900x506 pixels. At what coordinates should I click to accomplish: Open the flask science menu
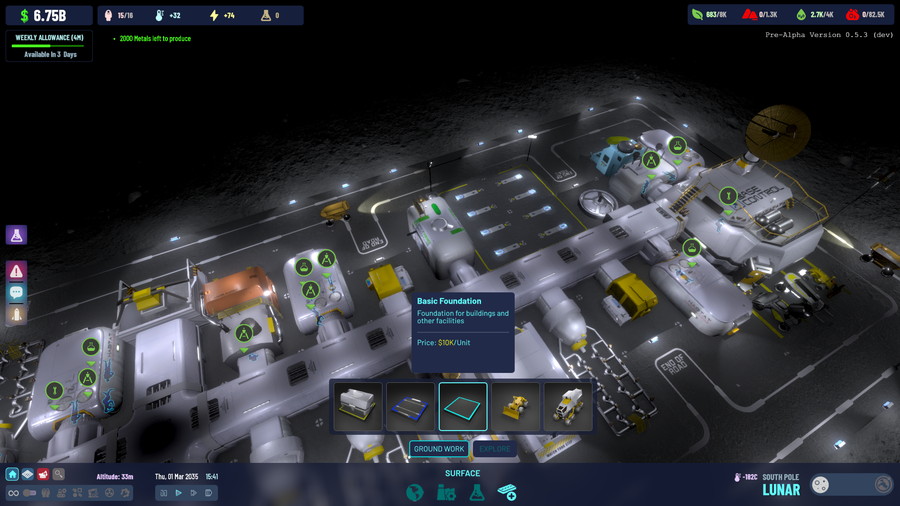click(477, 492)
